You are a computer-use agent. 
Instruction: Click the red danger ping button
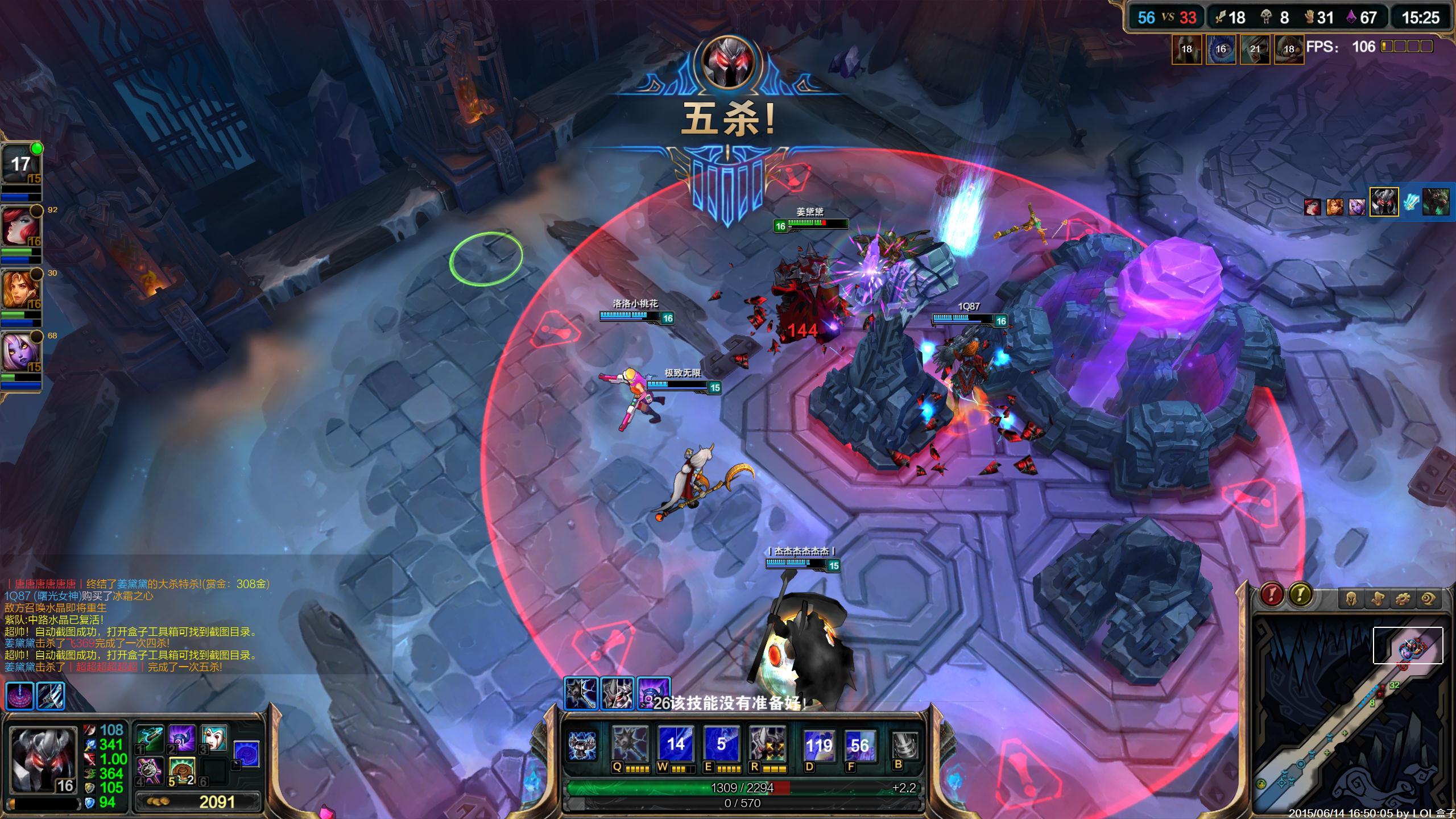[x=1272, y=595]
